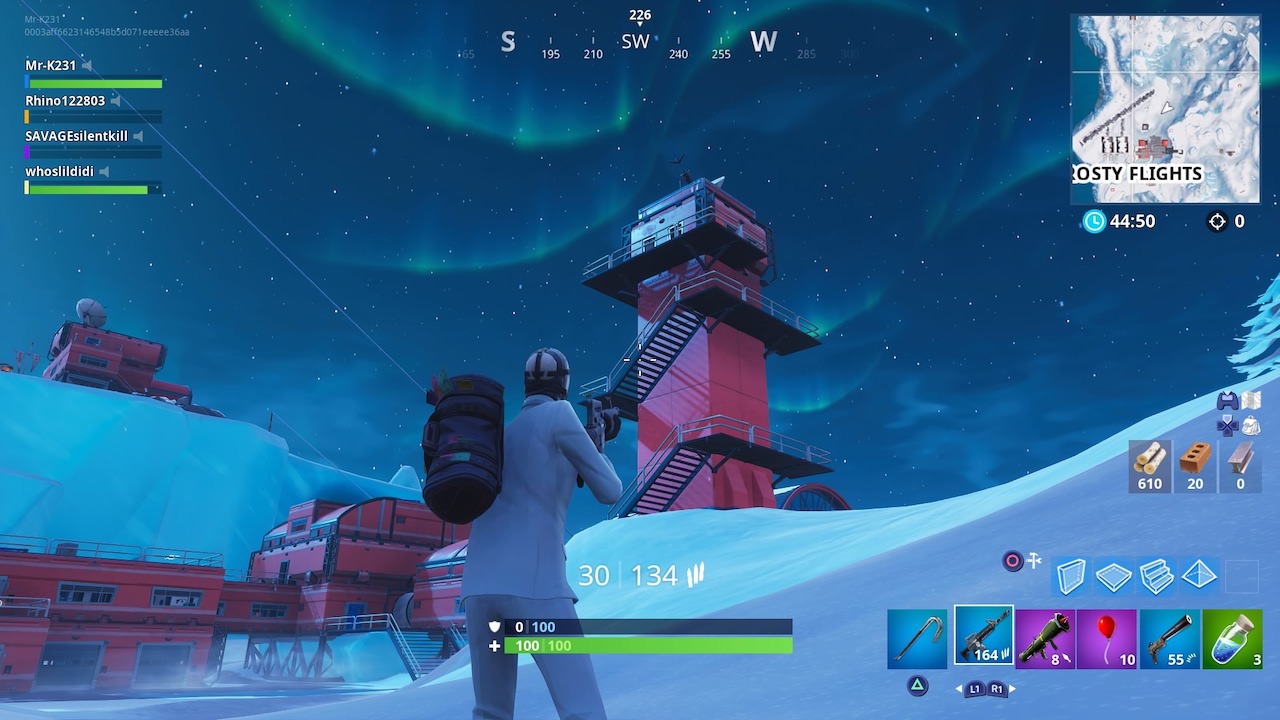
Task: Choose the red balloon item slot
Action: (x=1107, y=638)
